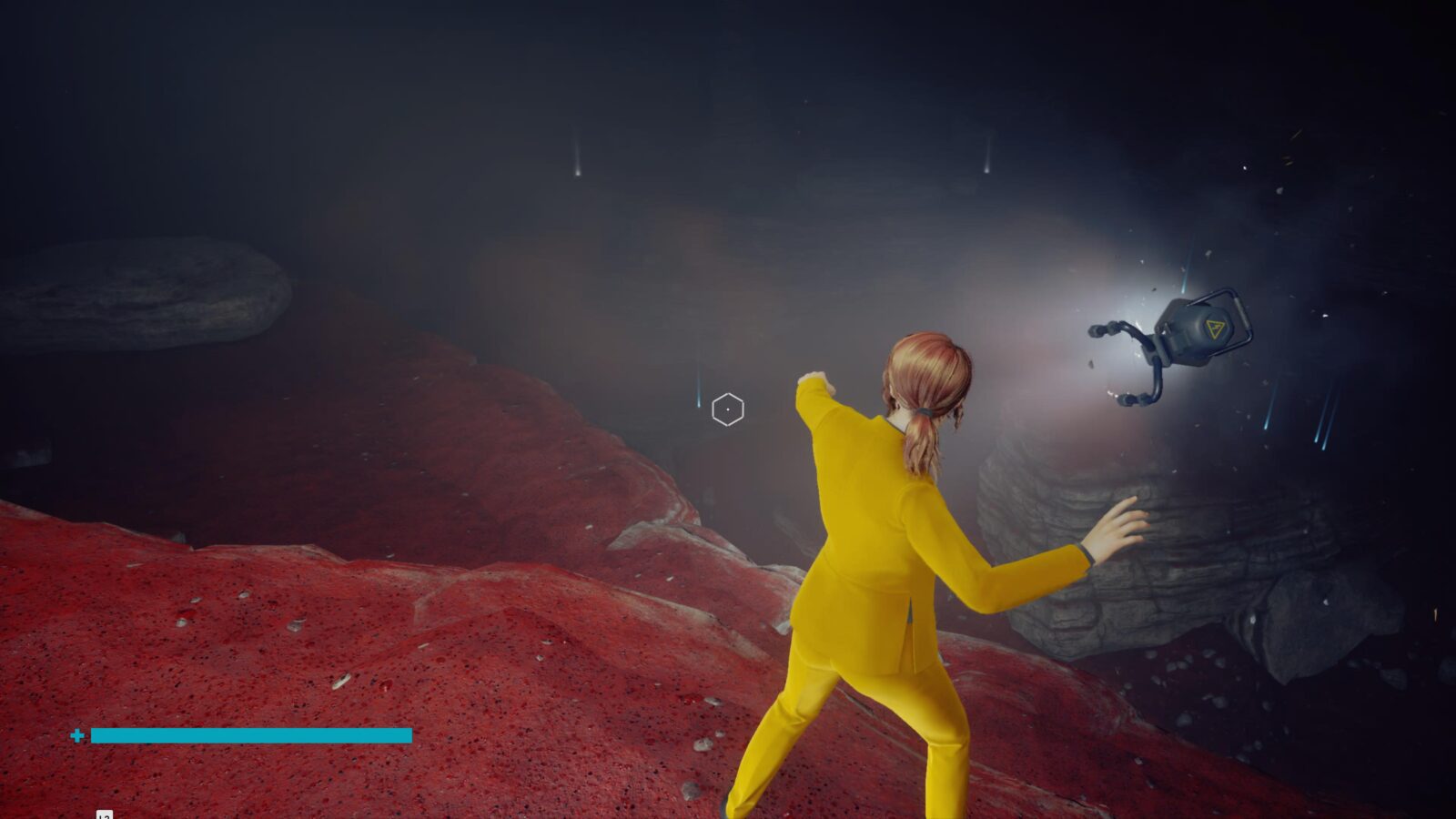This screenshot has height=819, width=1456.
Task: Click the center dot inside the crosshair hexagon
Action: [730, 409]
